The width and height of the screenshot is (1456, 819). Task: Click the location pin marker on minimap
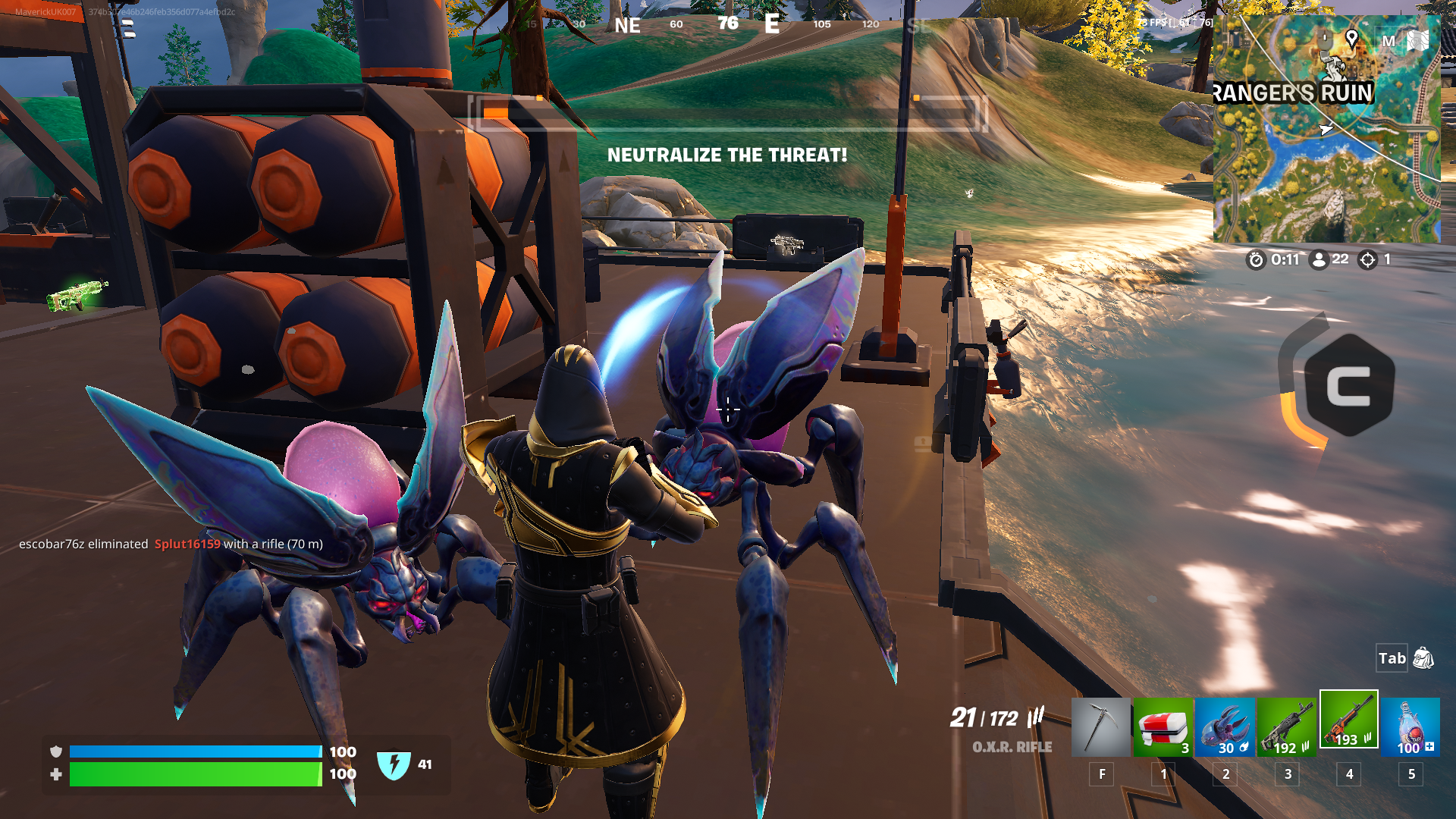(1351, 38)
